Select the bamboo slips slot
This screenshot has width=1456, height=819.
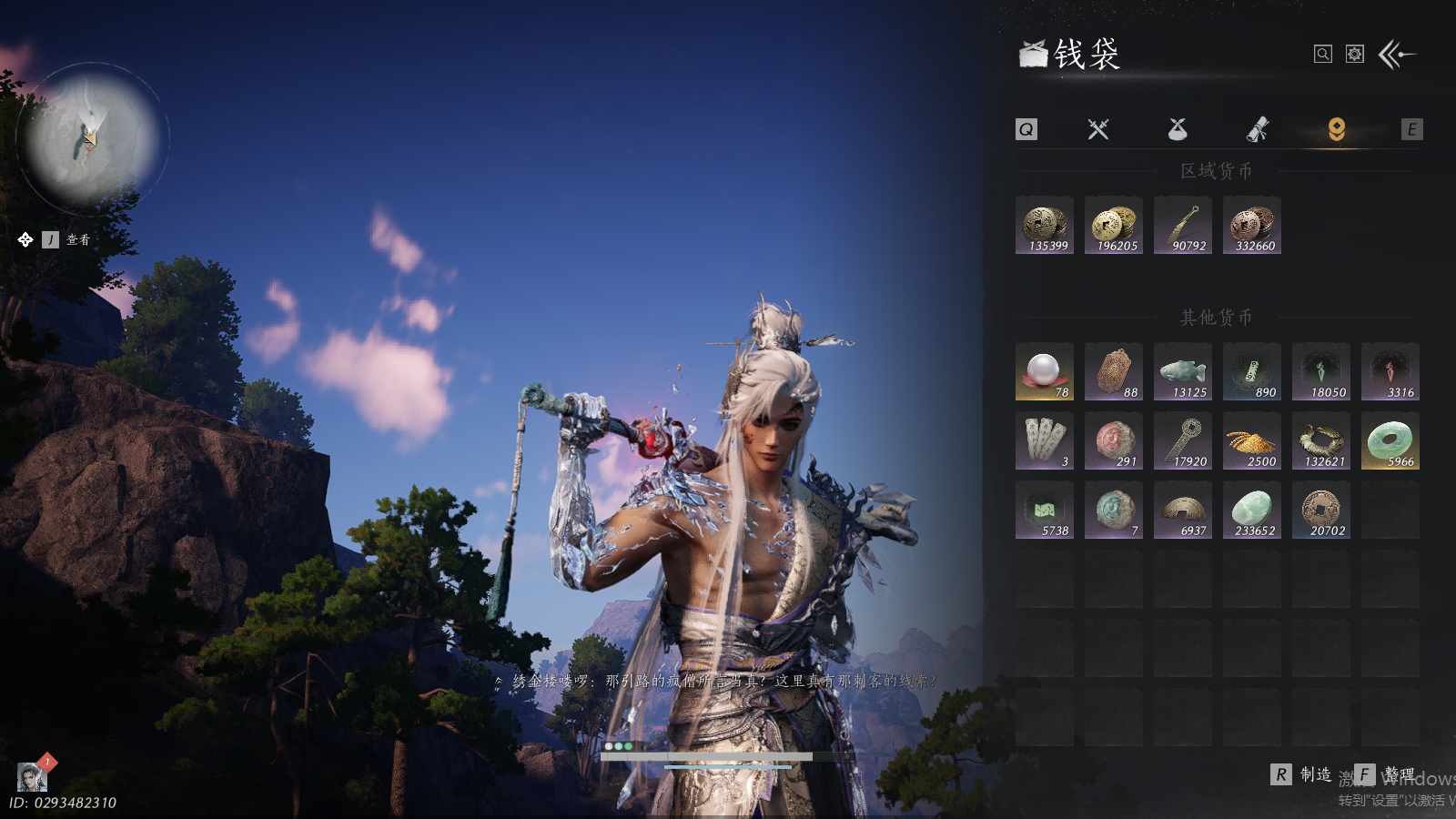tap(1045, 441)
